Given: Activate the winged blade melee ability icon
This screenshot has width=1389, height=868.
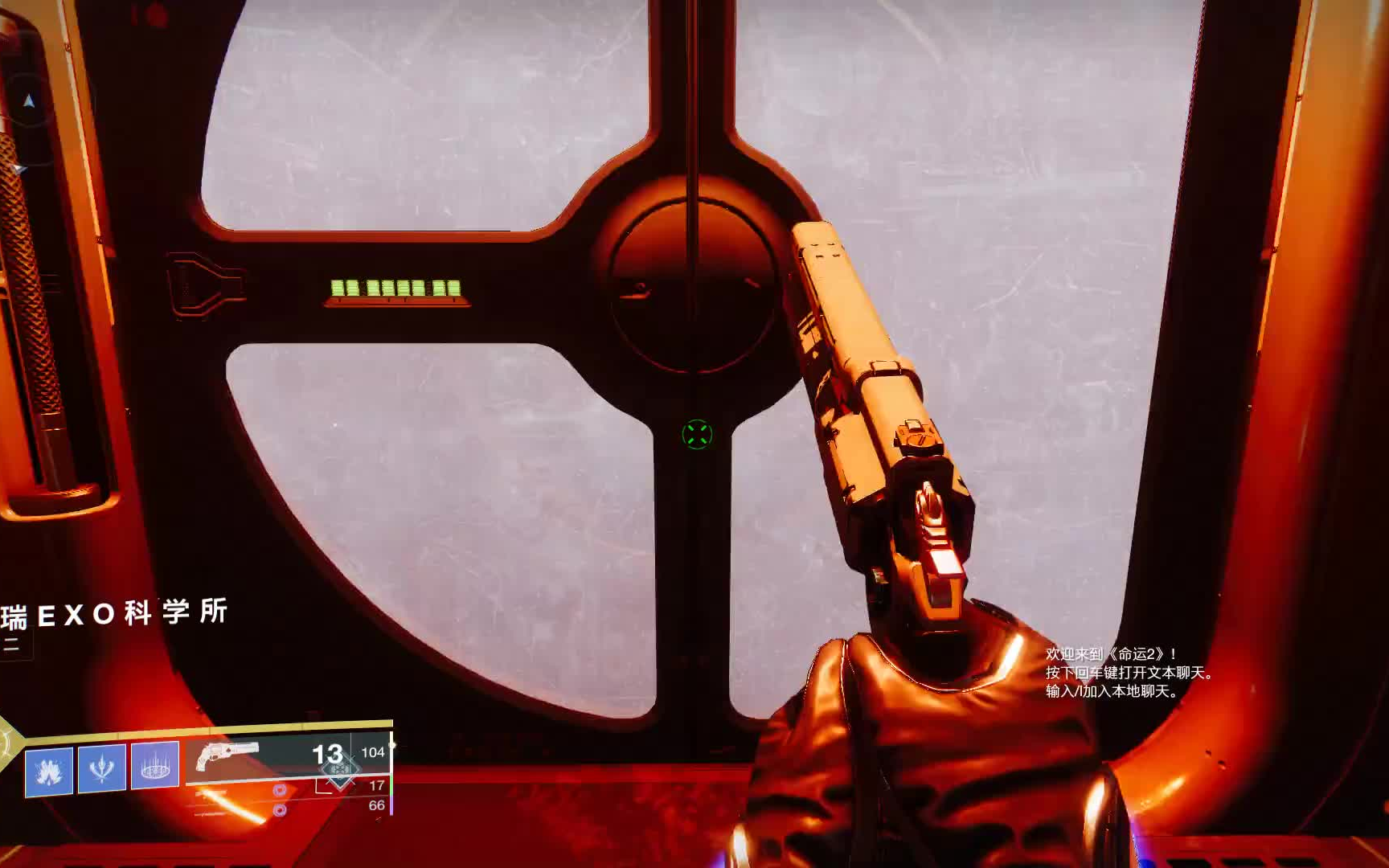Looking at the screenshot, I should [102, 768].
